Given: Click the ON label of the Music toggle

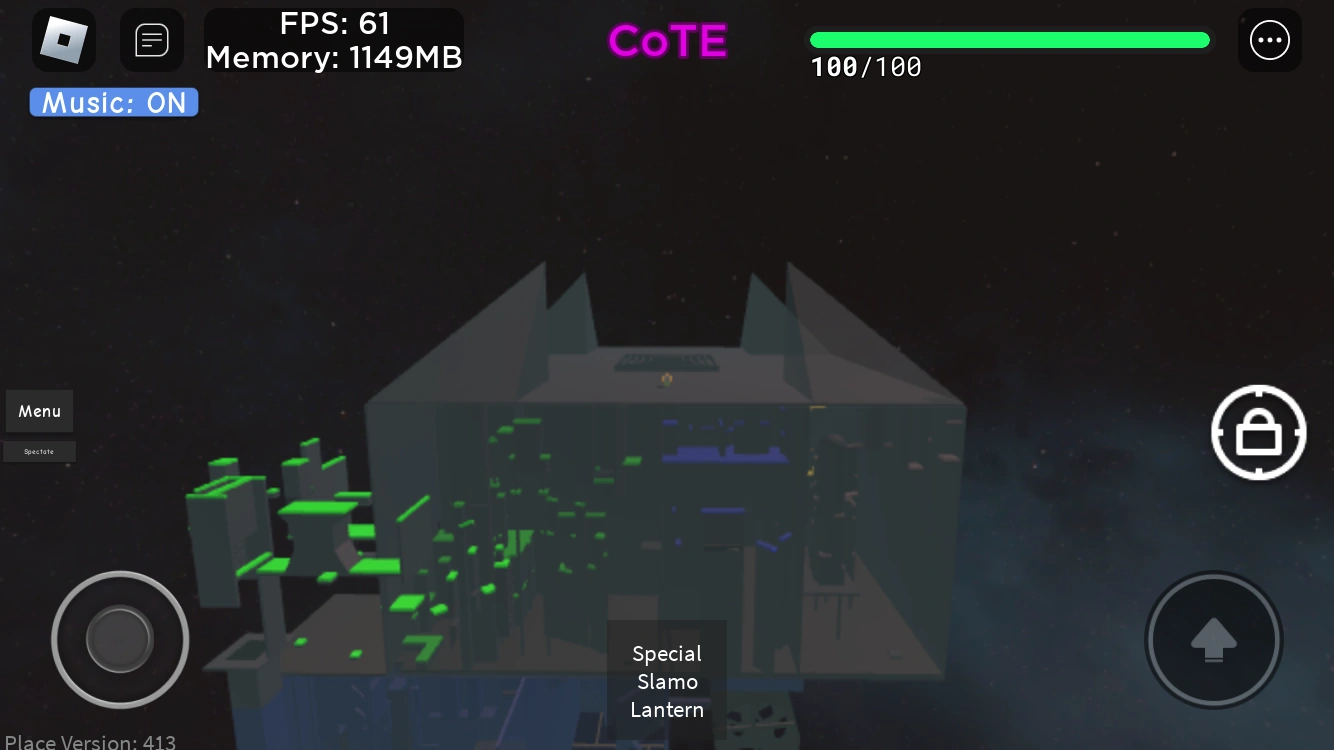Looking at the screenshot, I should tap(166, 102).
